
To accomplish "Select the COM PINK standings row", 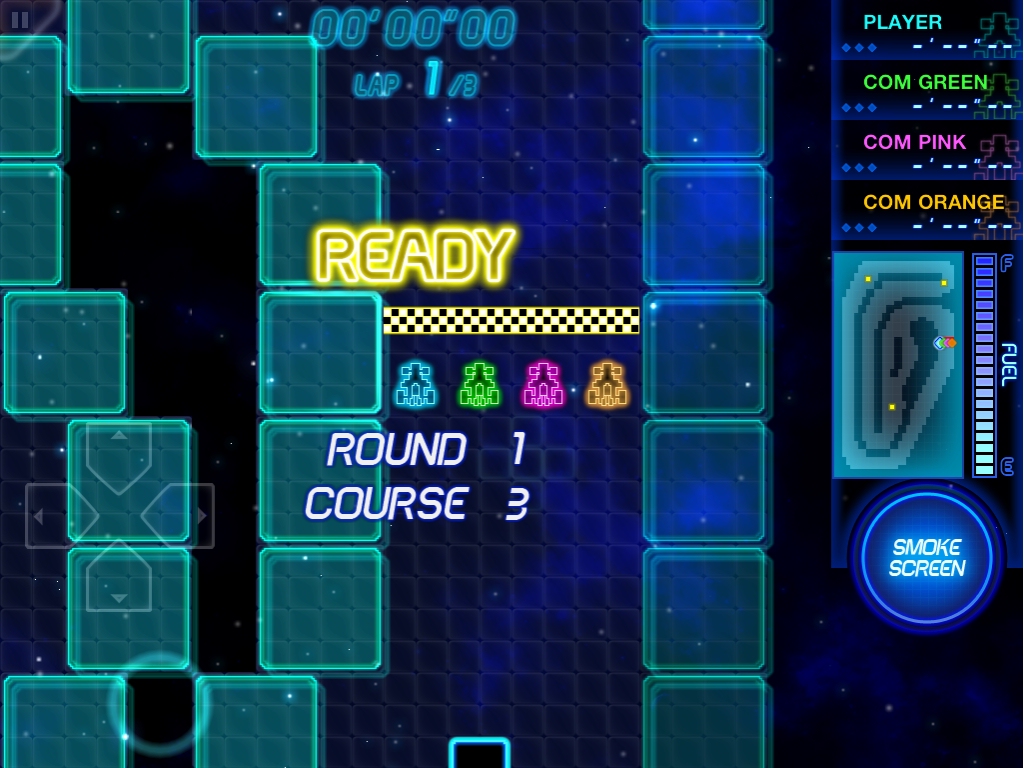I will point(927,151).
